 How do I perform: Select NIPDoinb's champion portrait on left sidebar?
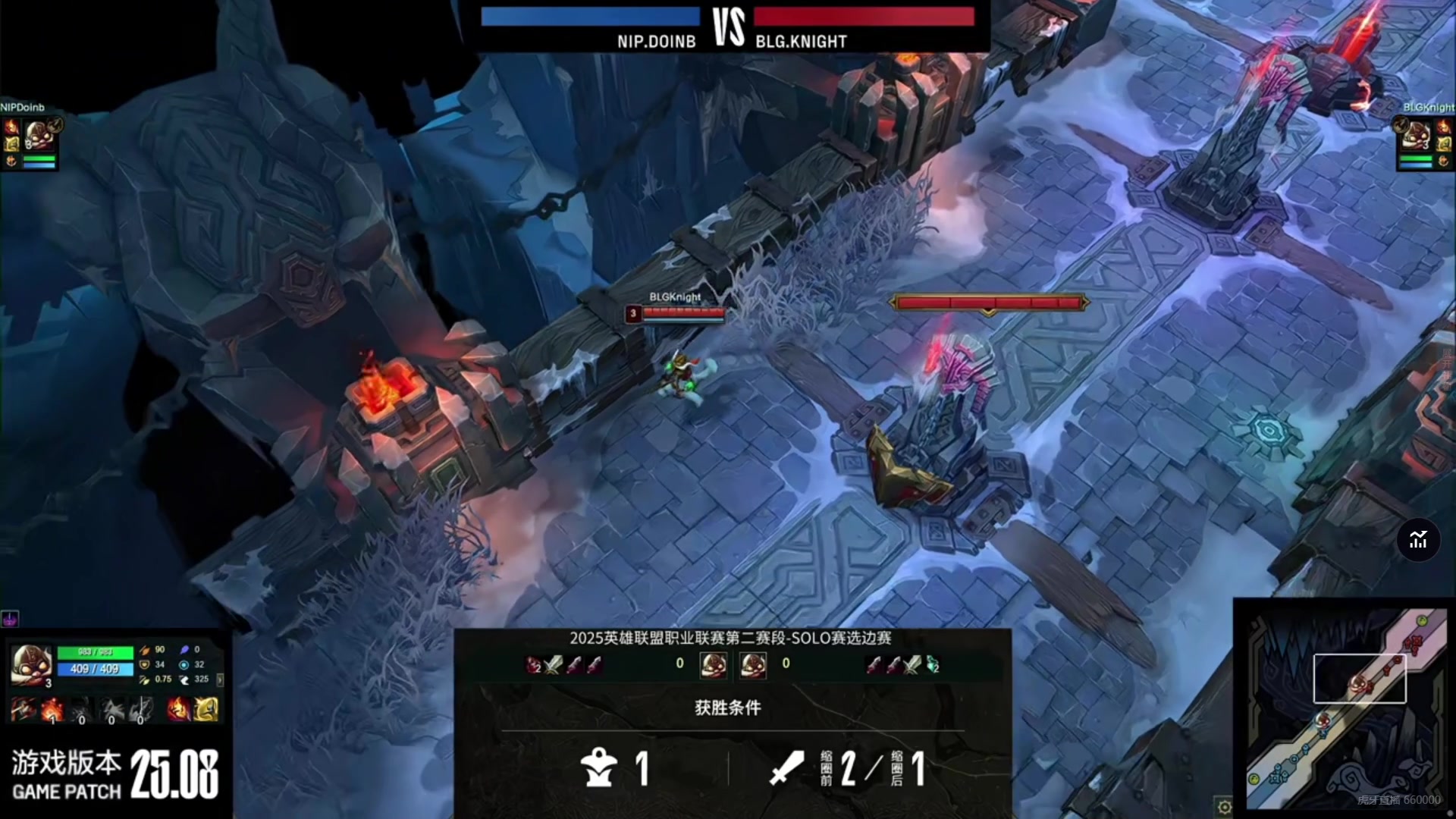[38, 135]
